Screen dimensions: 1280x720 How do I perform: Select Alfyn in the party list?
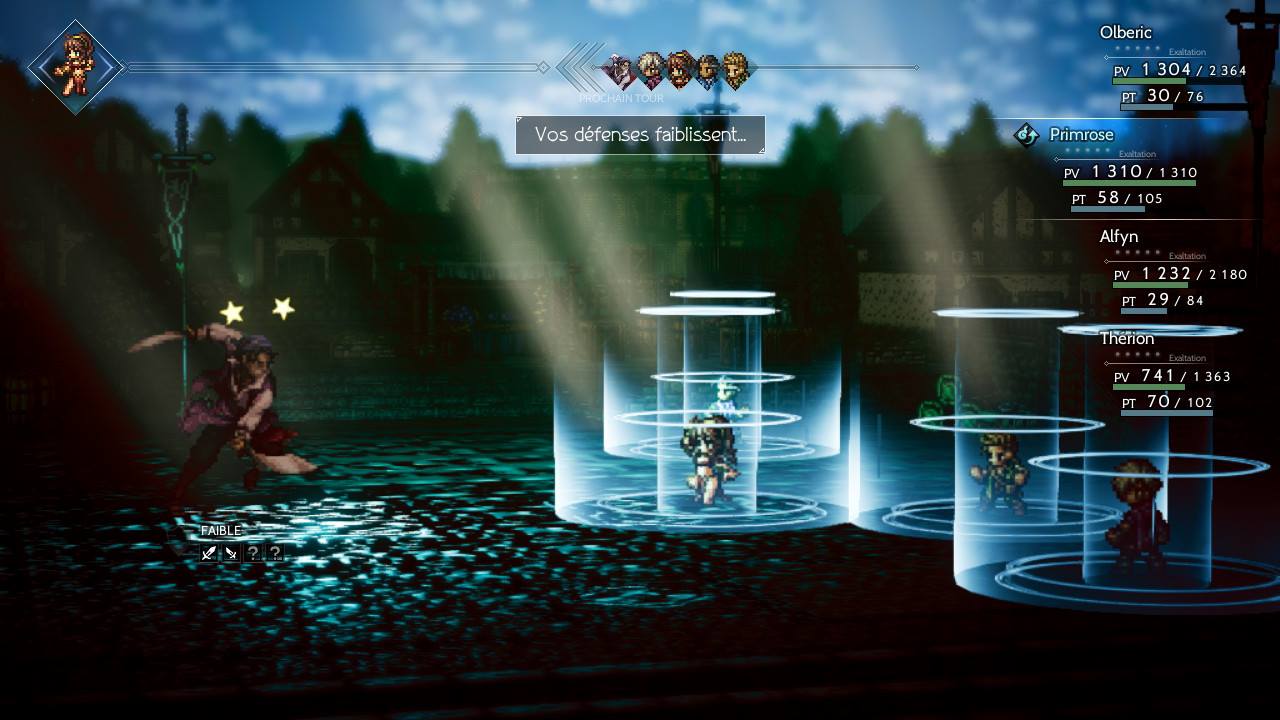pyautogui.click(x=1119, y=237)
